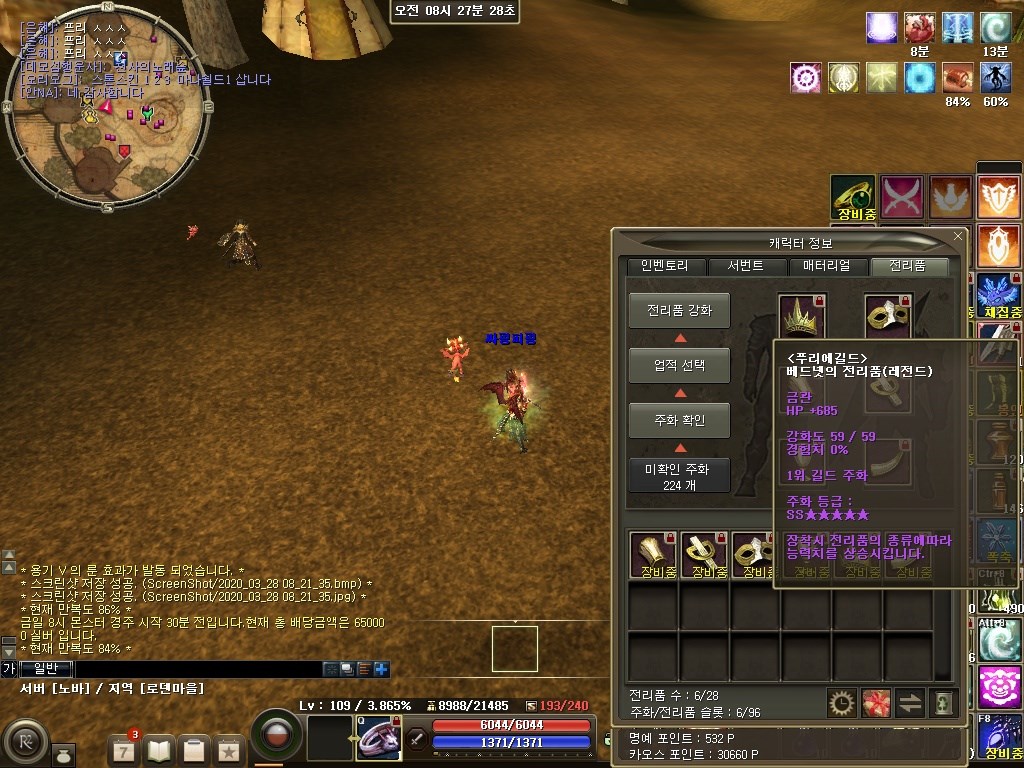
Task: Select the 전리품 tab
Action: tap(909, 266)
